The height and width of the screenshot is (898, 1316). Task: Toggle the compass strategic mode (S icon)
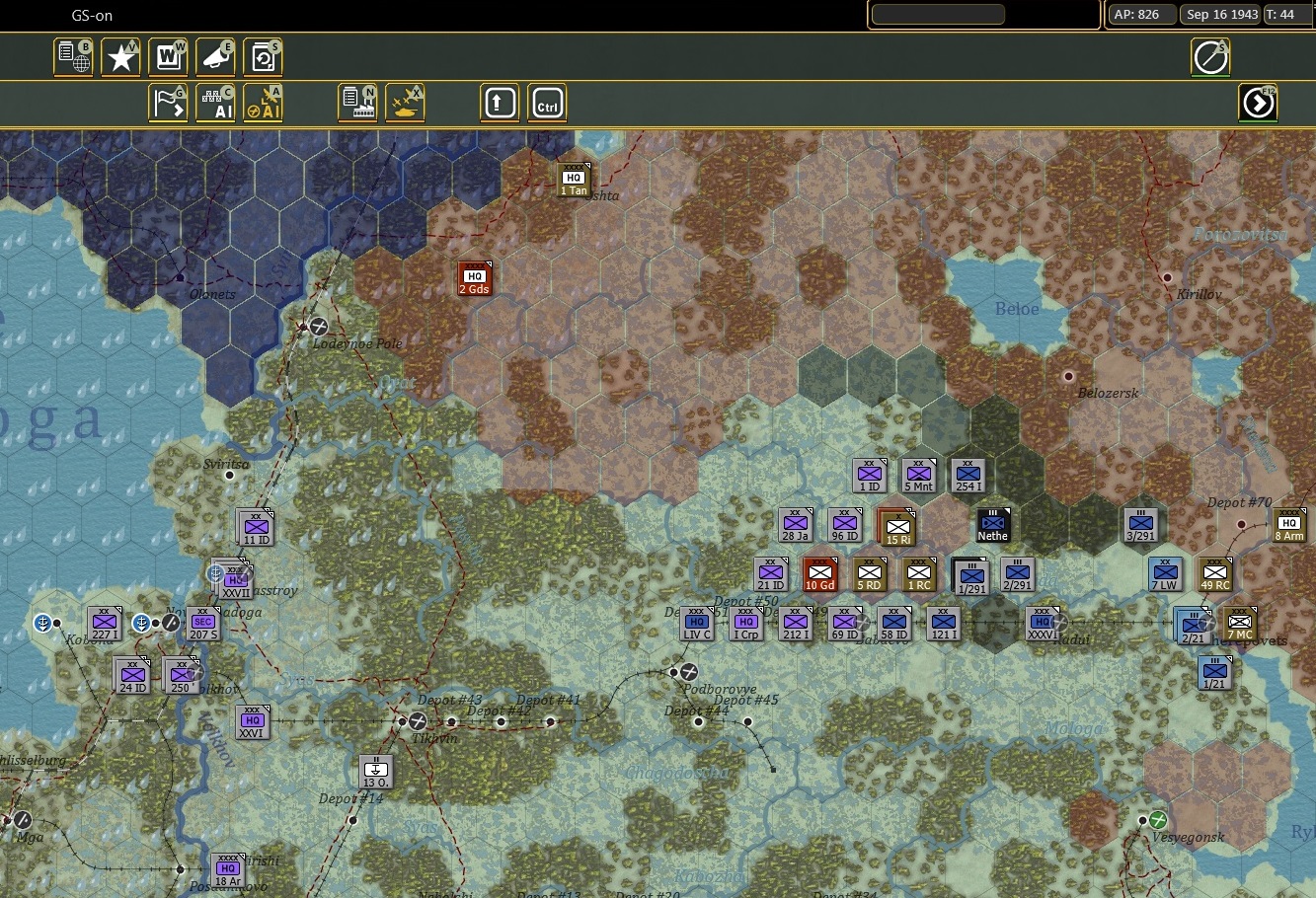[x=1209, y=56]
